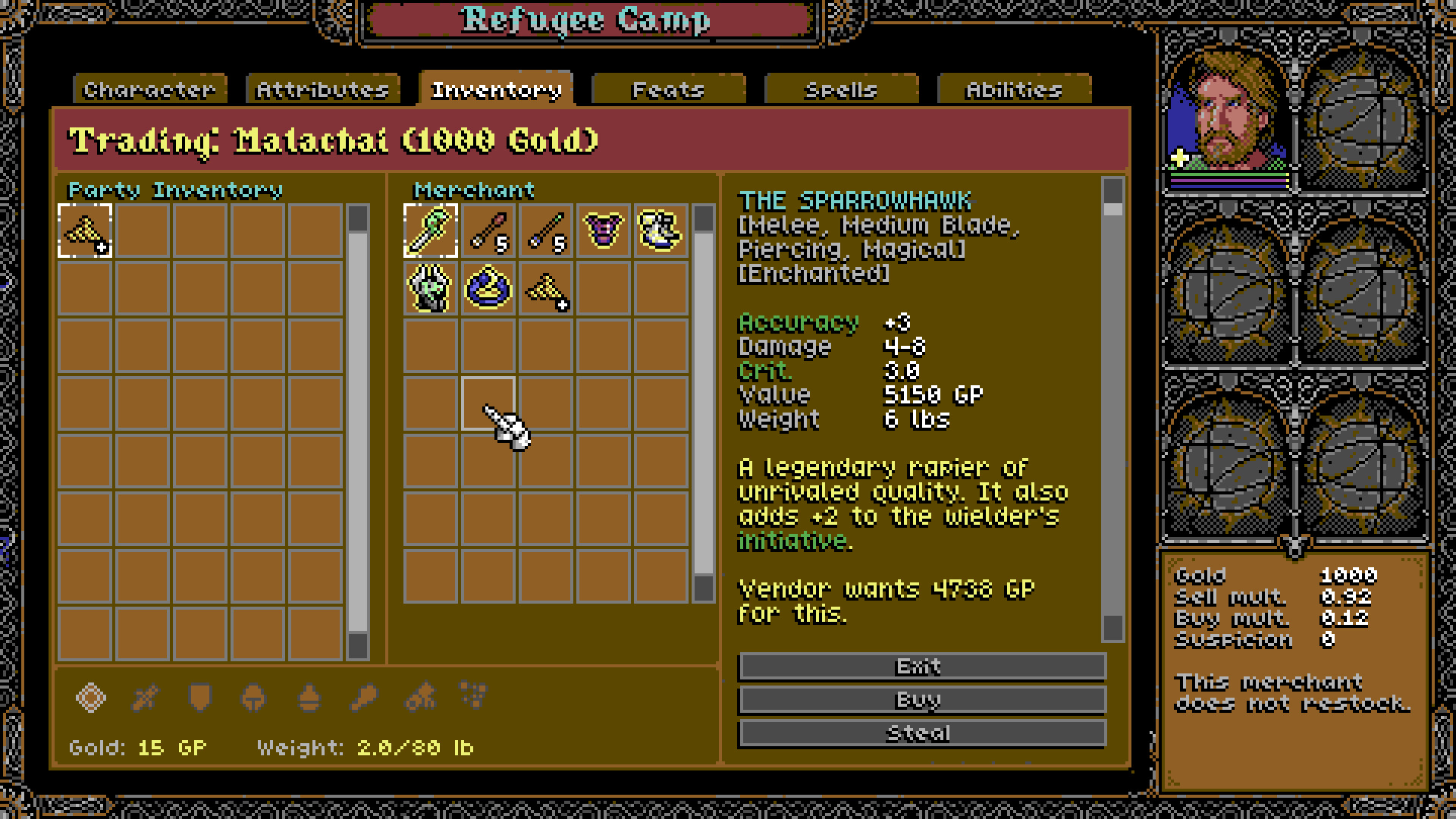The width and height of the screenshot is (1456, 819).
Task: Select The Sparrowhawk rapier in merchant inventory
Action: point(431,231)
